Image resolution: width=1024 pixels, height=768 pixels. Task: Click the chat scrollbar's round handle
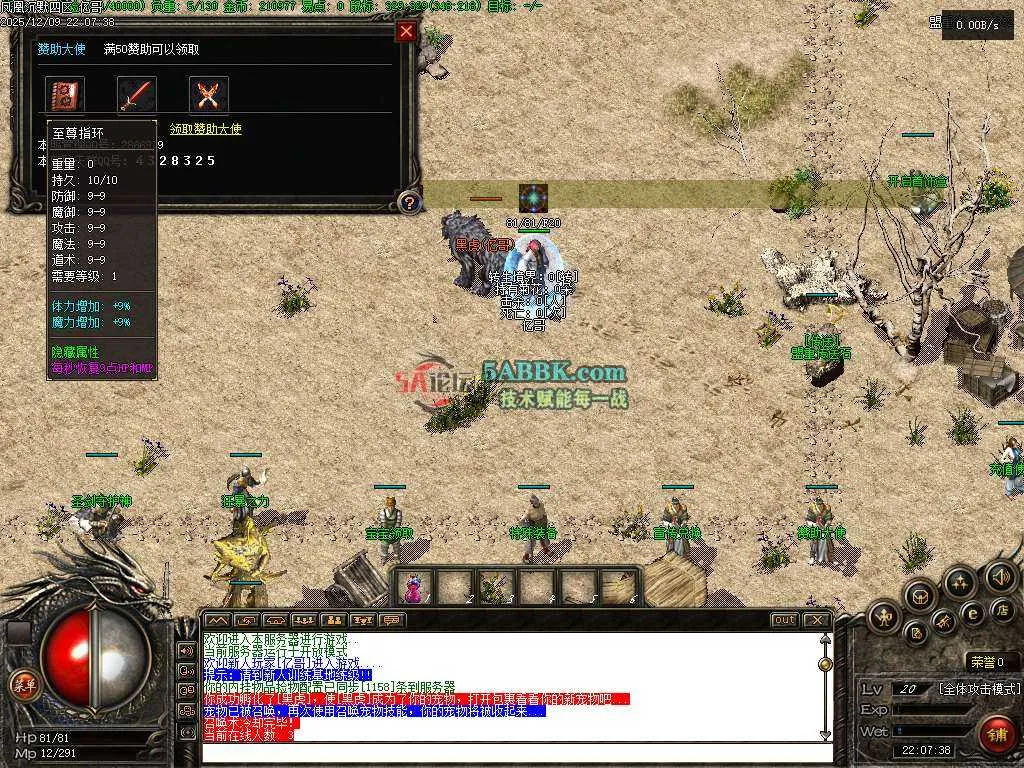[825, 664]
